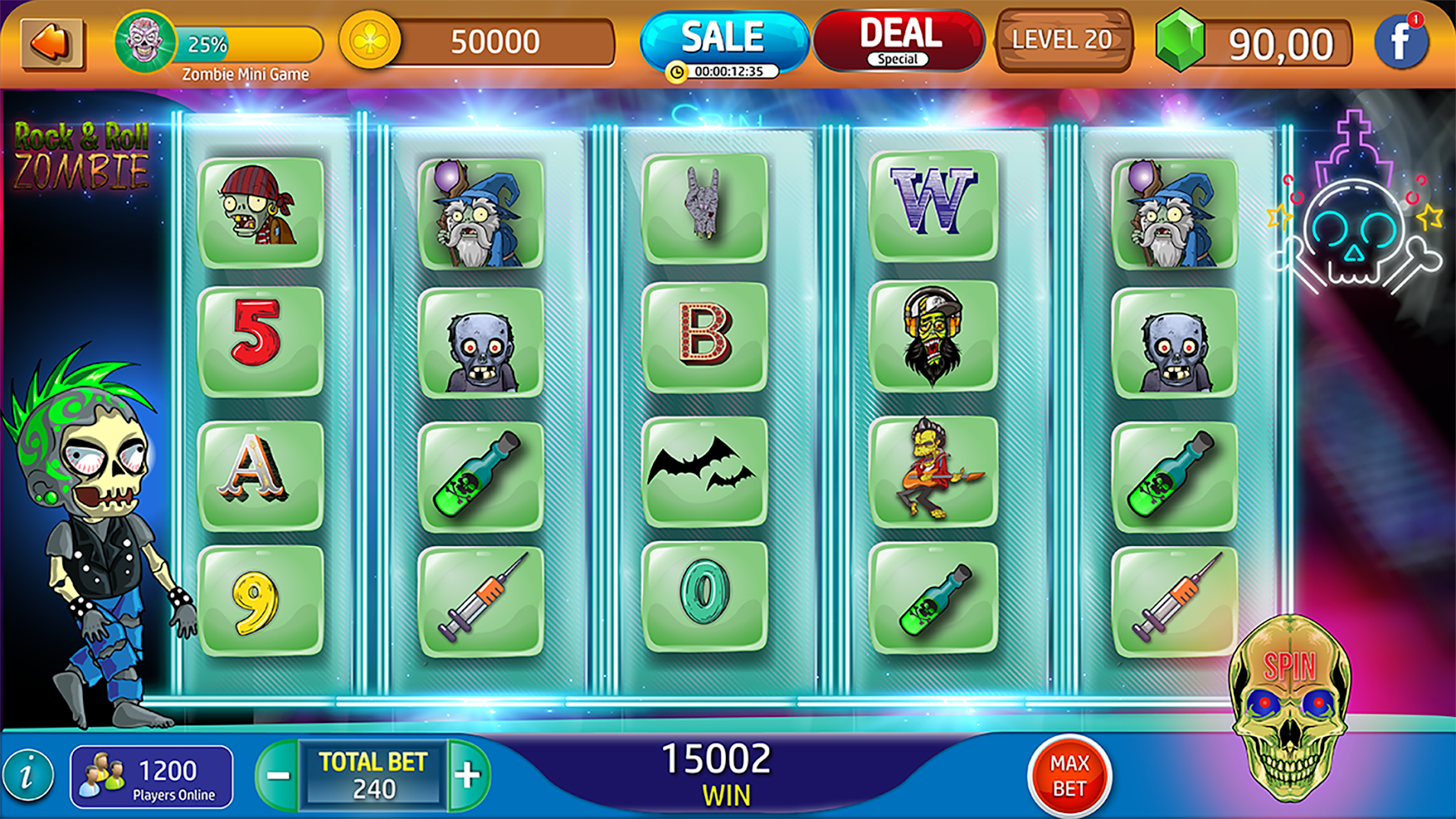
Task: Decrease total bet with minus button
Action: point(278,776)
